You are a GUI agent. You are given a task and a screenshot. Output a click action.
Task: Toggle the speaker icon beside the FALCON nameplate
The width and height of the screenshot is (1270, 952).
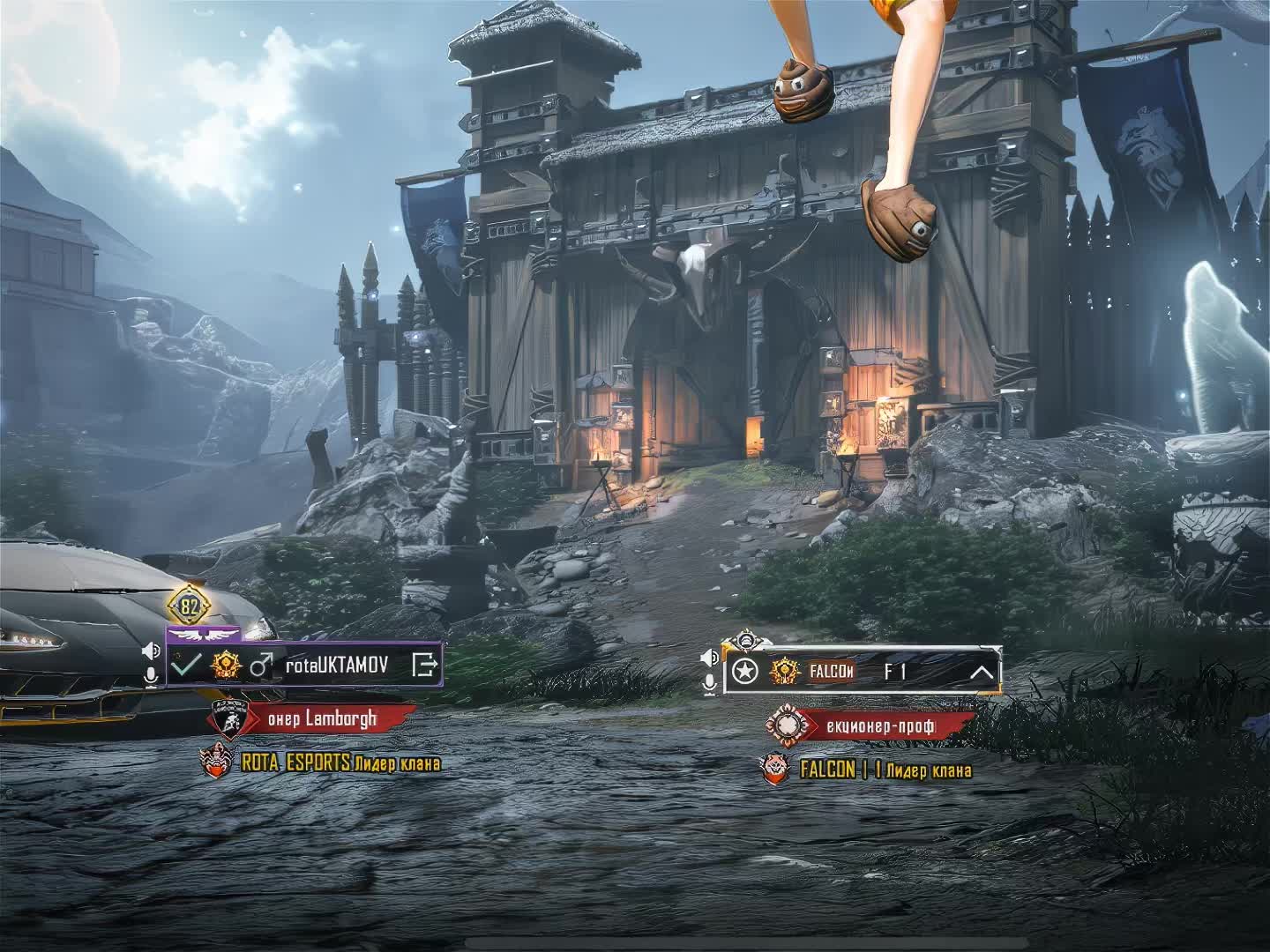(x=709, y=658)
